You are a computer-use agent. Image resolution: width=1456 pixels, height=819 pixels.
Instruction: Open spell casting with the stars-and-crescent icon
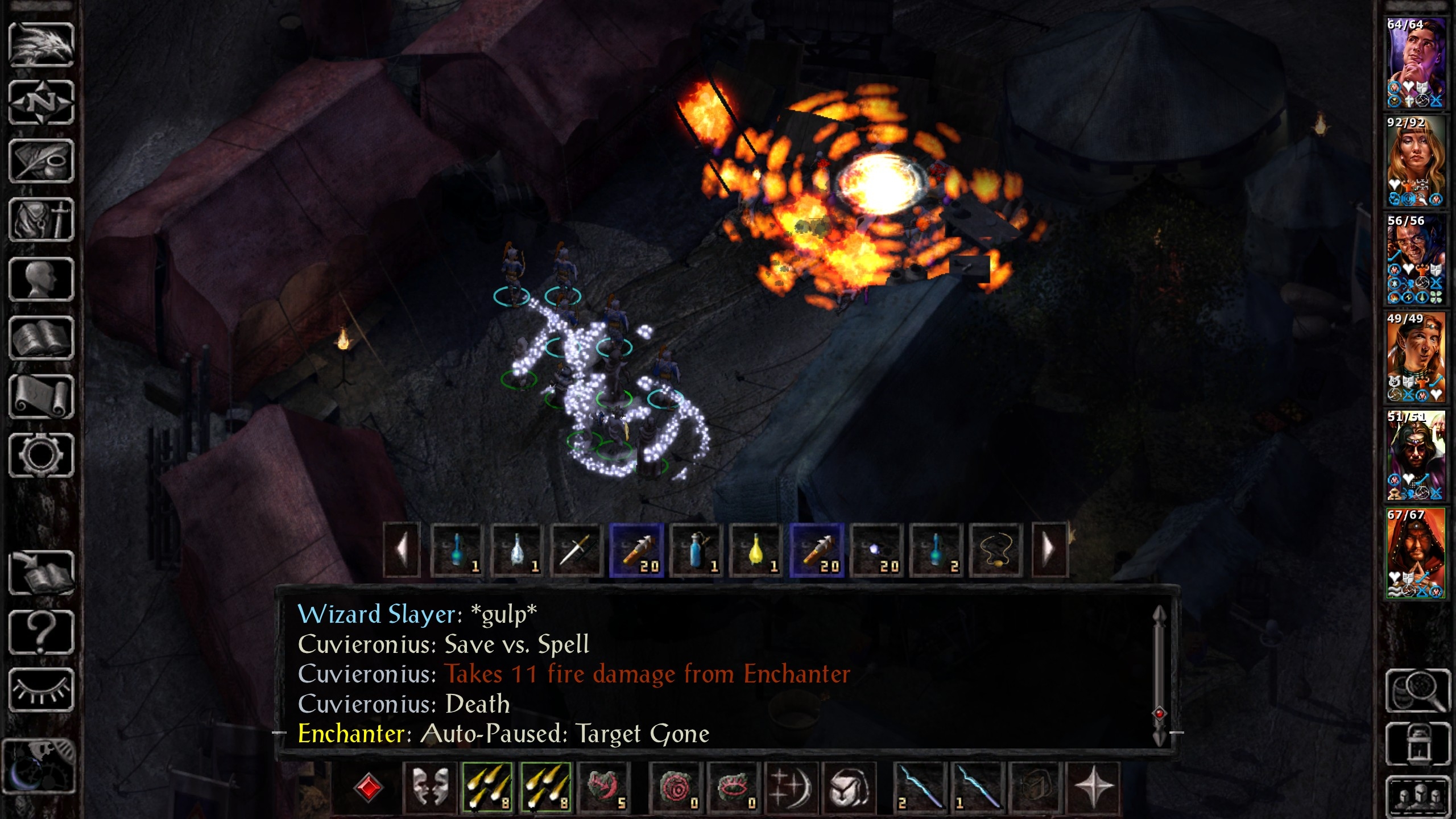tap(791, 788)
